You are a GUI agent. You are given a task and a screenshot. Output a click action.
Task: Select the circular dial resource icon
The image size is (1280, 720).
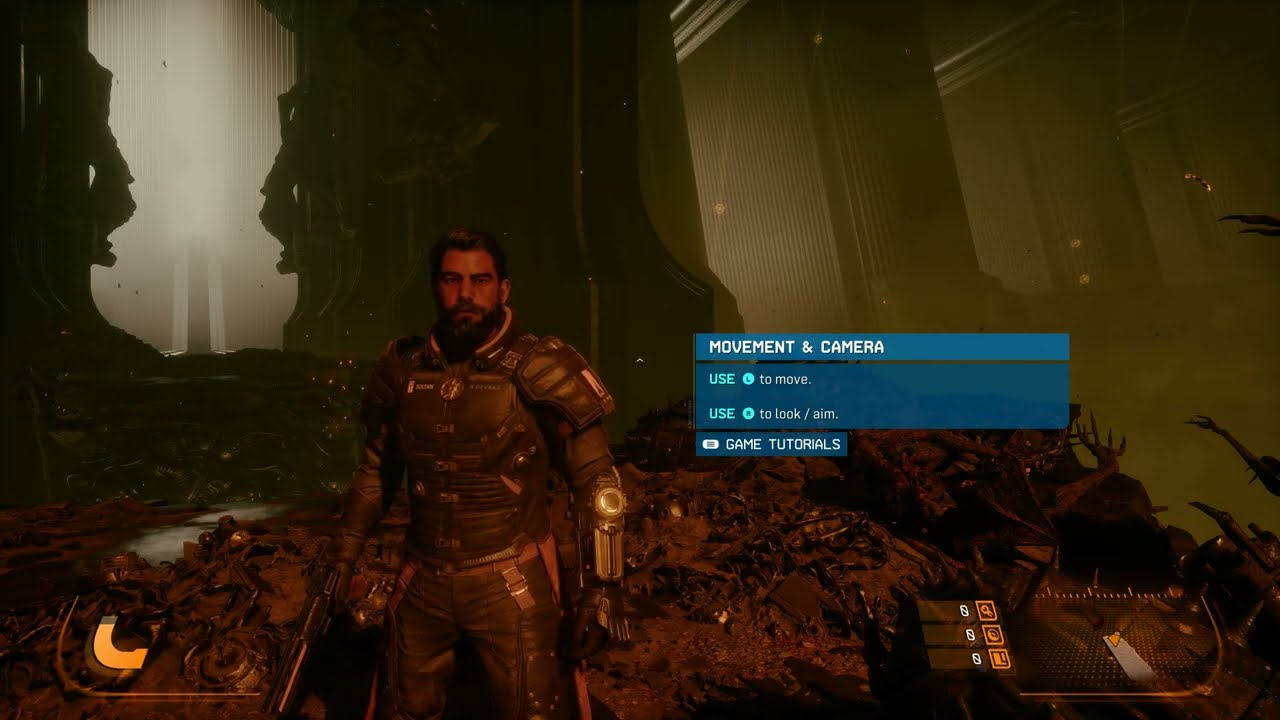pos(993,635)
